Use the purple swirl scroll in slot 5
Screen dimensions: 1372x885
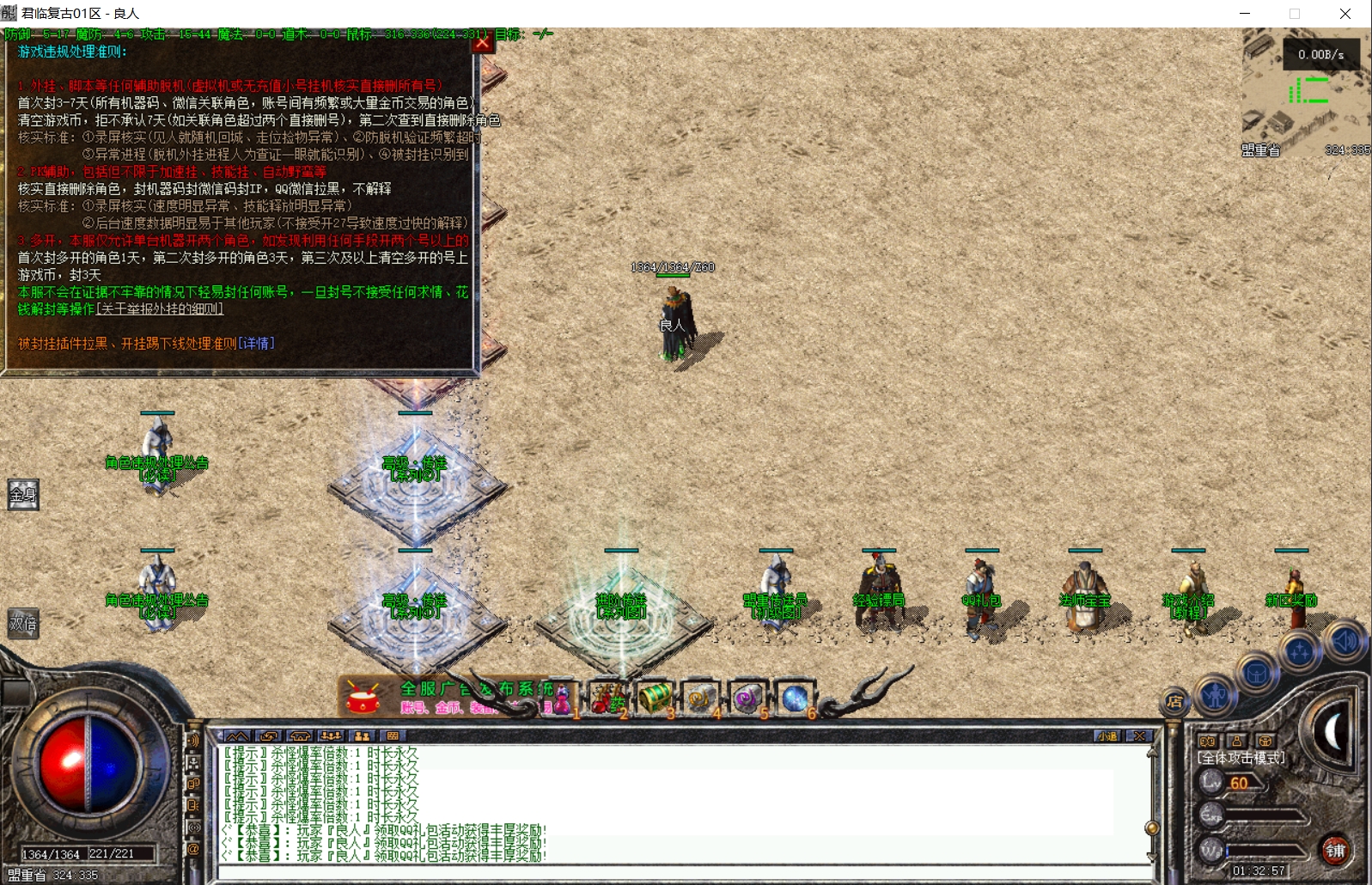point(747,699)
